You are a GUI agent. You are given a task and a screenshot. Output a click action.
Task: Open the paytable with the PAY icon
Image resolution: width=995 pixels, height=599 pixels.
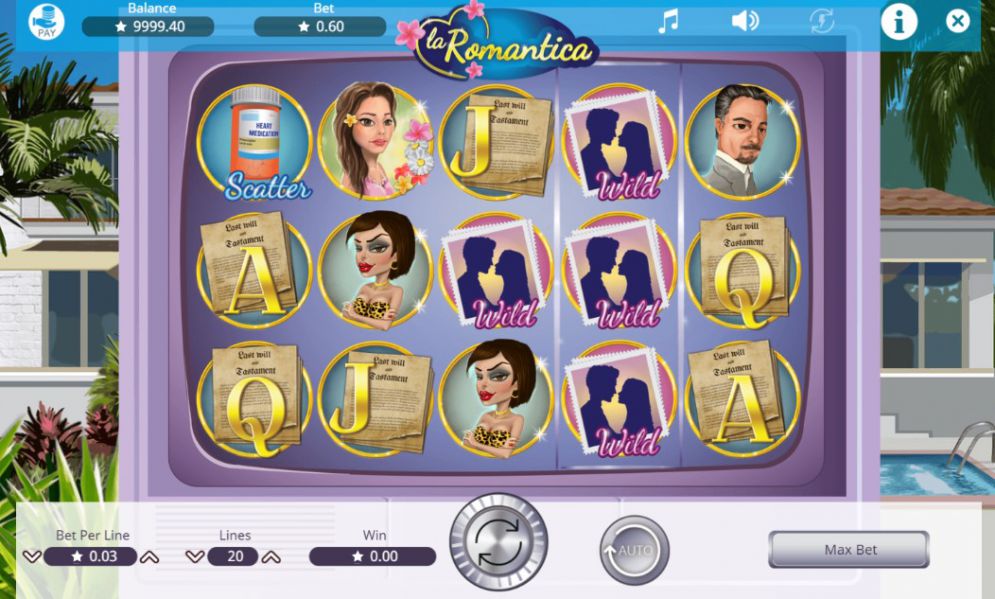[45, 22]
